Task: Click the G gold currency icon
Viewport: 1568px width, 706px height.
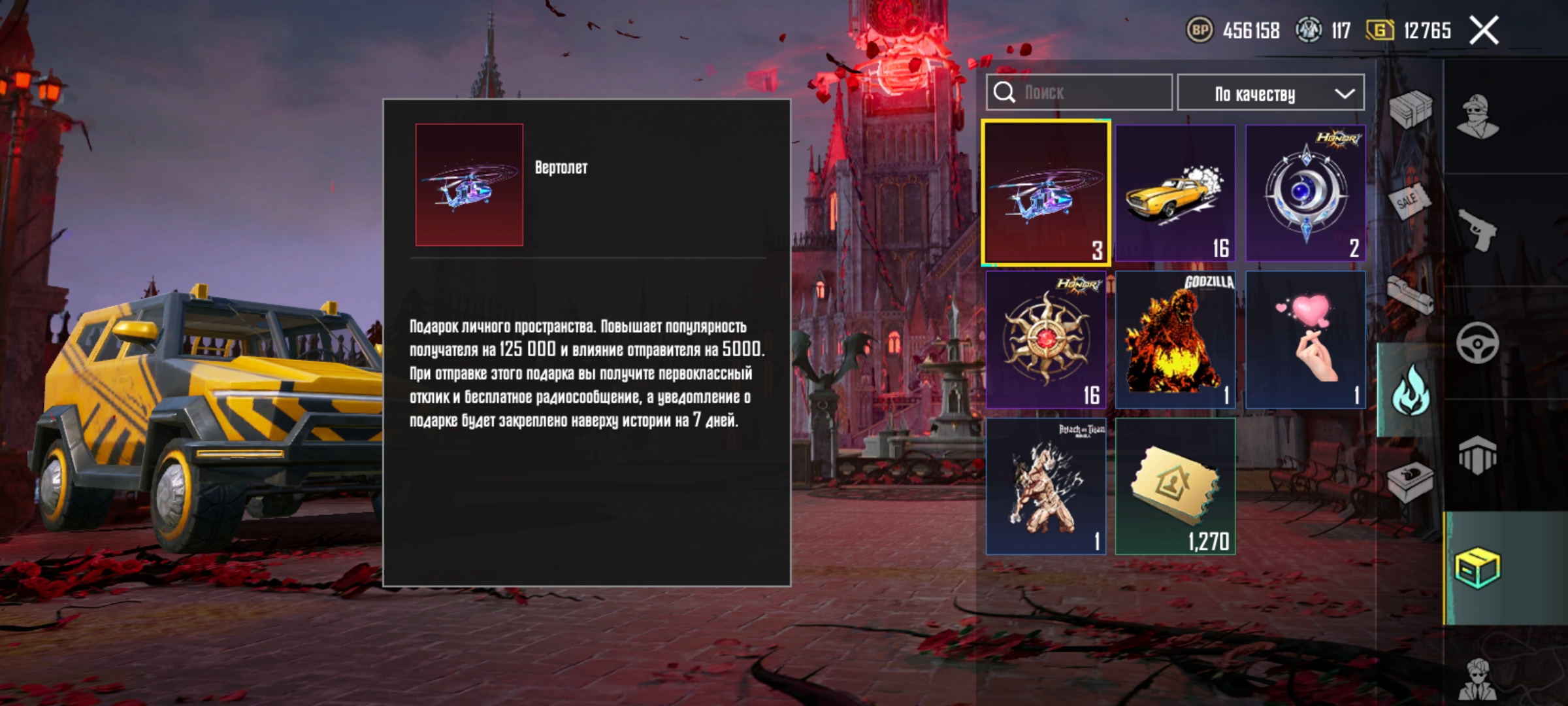Action: [x=1380, y=30]
